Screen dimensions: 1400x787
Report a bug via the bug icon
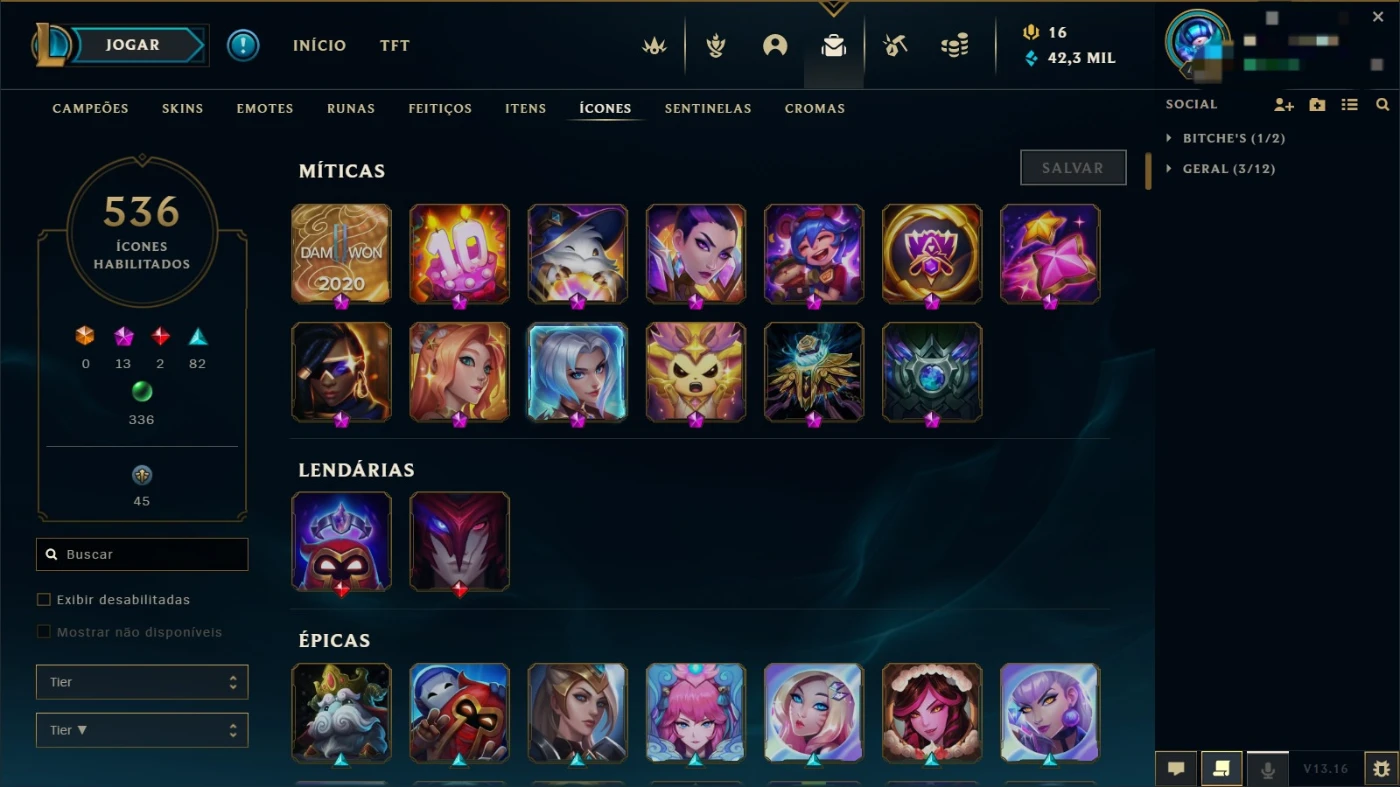pyautogui.click(x=1383, y=768)
